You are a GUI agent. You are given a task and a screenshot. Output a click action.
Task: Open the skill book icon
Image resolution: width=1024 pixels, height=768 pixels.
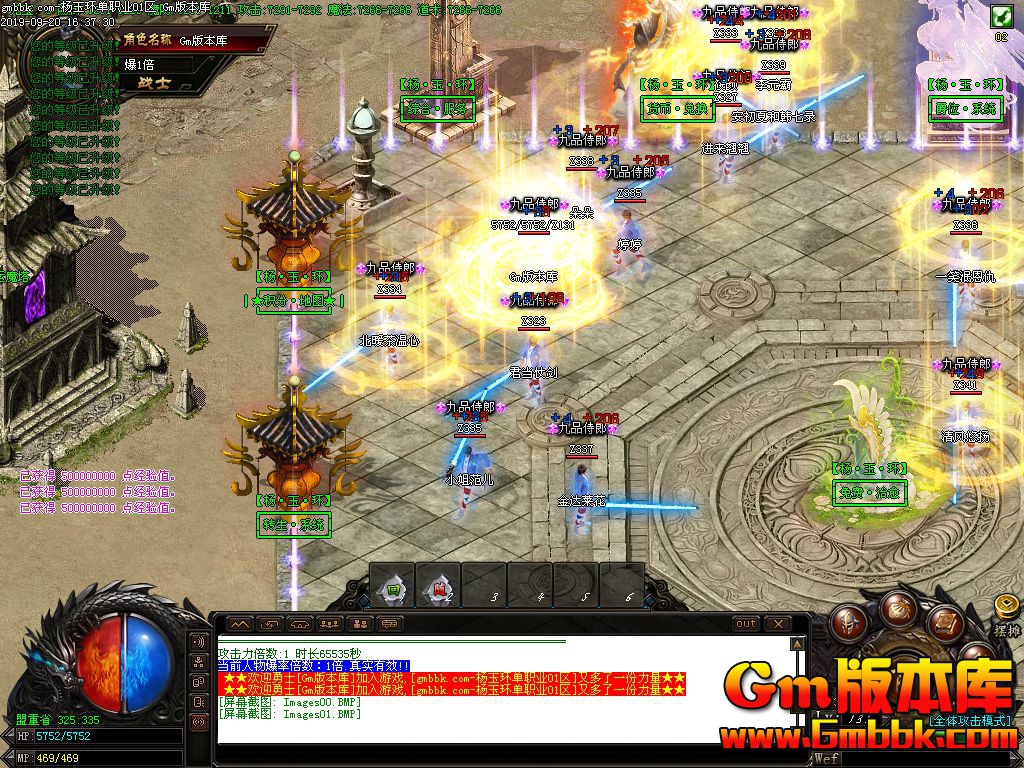coord(944,622)
